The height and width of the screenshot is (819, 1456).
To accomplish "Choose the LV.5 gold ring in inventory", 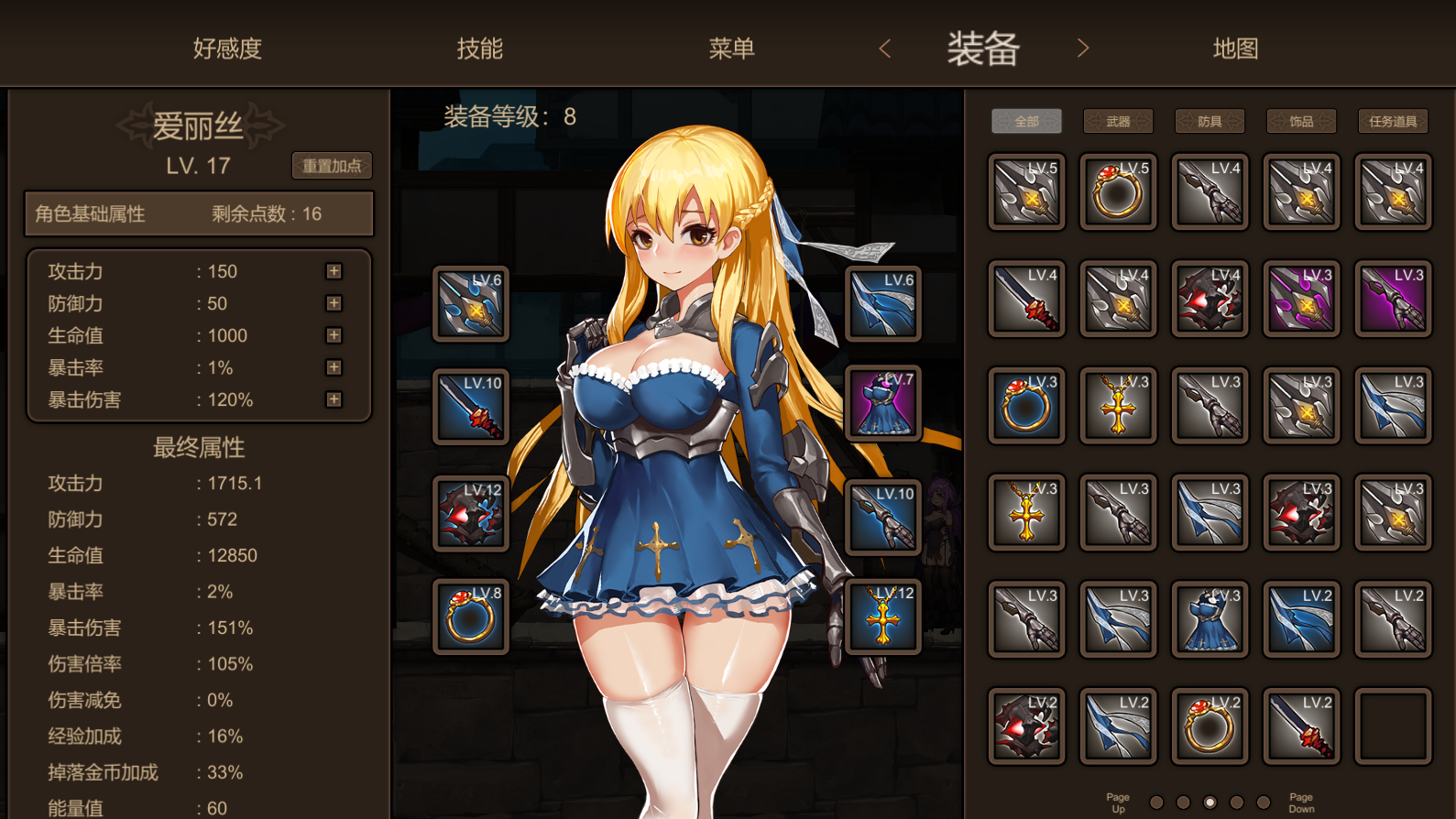I will click(x=1118, y=191).
